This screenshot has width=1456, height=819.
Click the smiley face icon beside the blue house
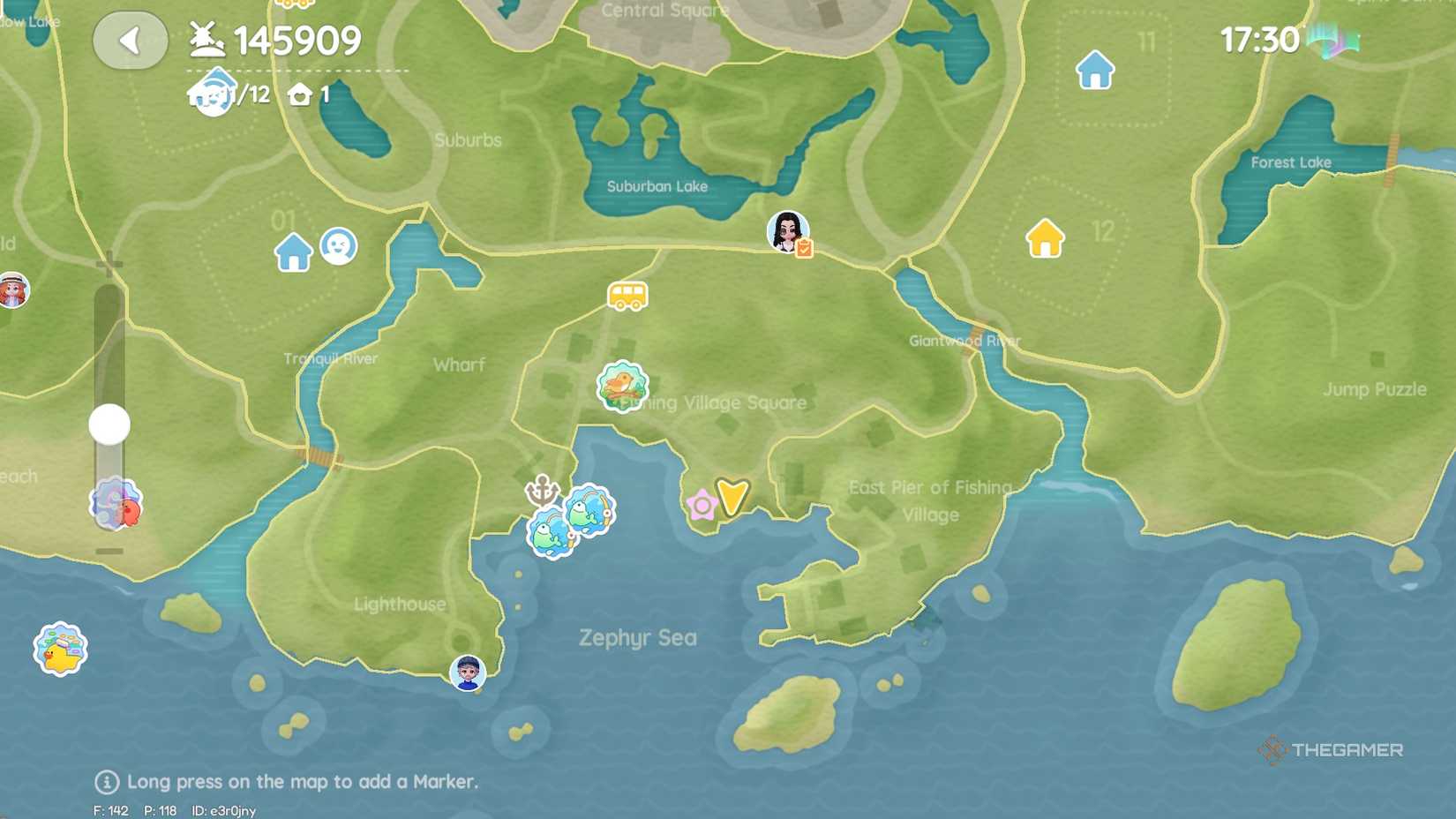[x=340, y=246]
